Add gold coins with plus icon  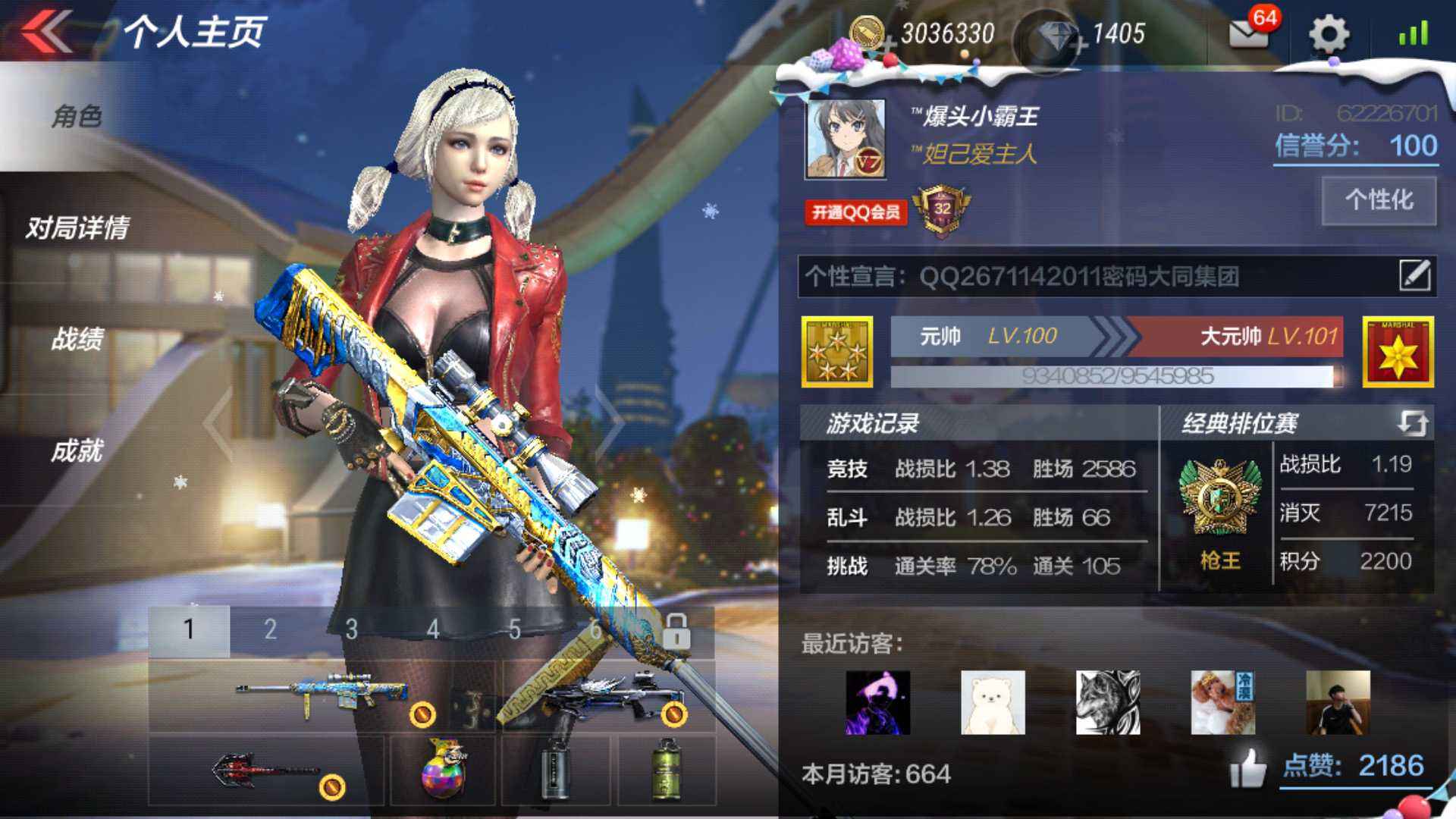click(x=889, y=44)
